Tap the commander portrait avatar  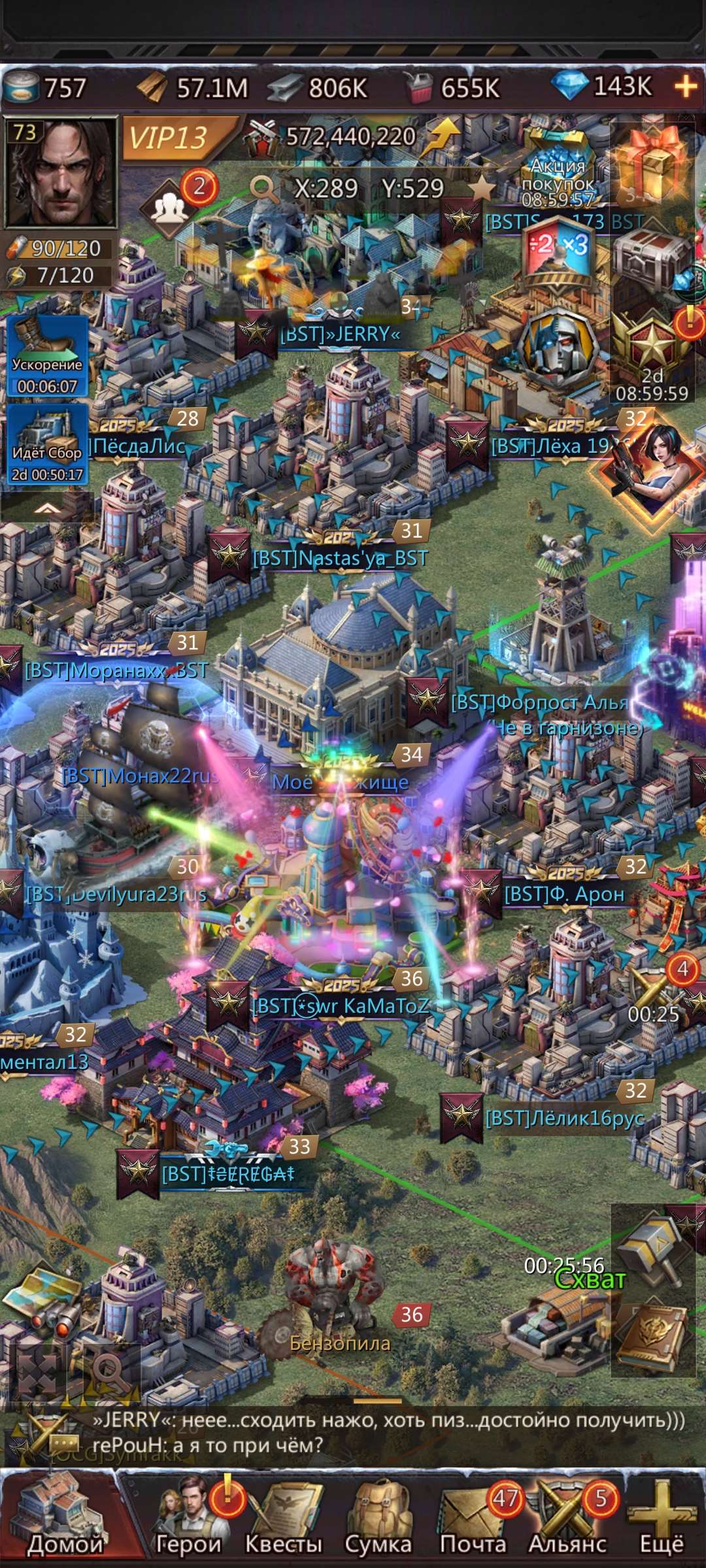[x=60, y=172]
